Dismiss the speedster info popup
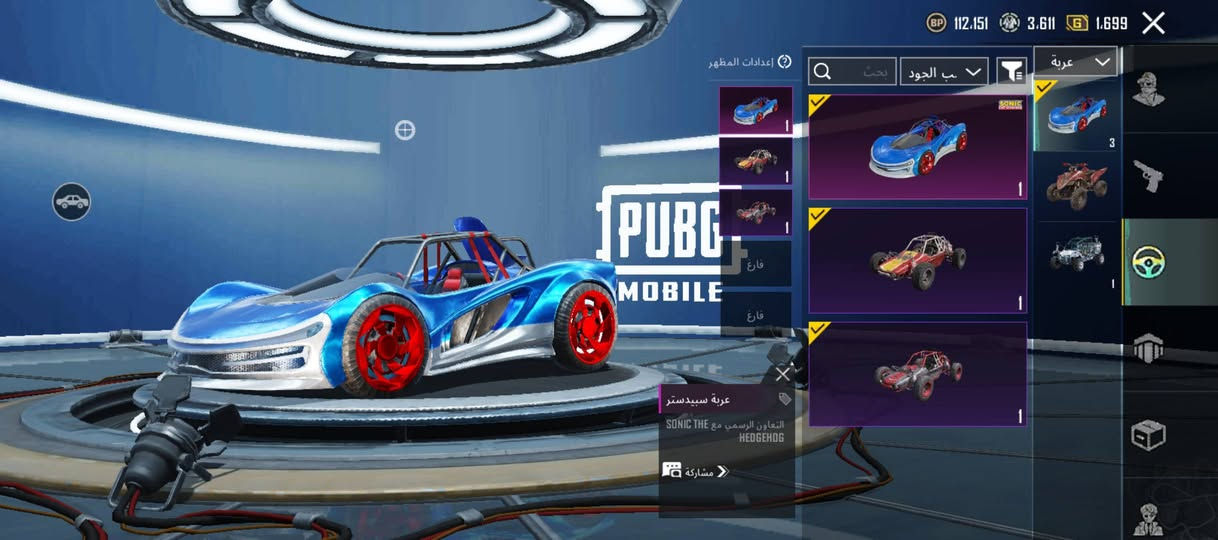Image resolution: width=1218 pixels, height=540 pixels. (782, 374)
